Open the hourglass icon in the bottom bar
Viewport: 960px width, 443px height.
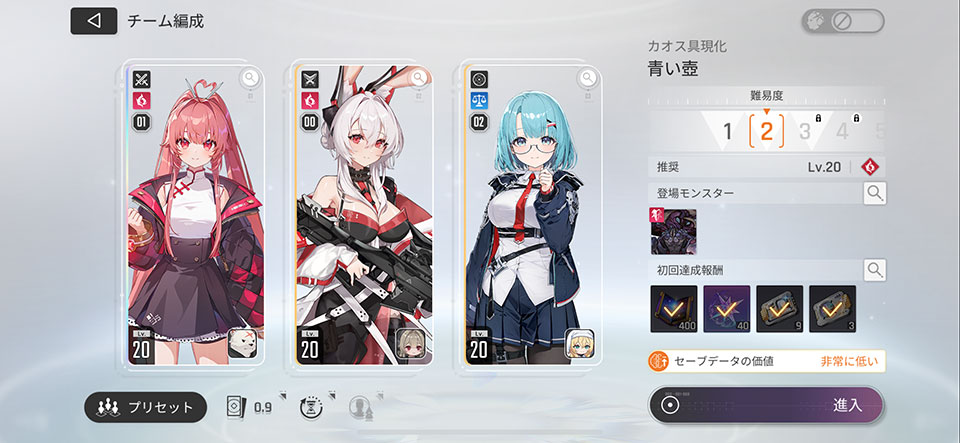pyautogui.click(x=311, y=407)
